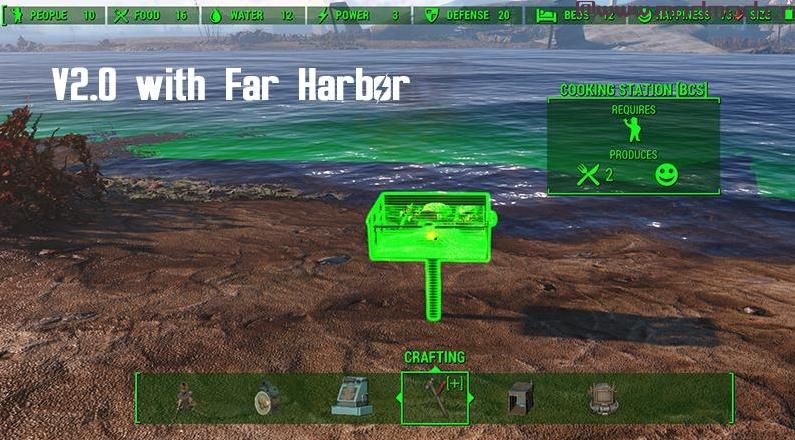Click the right arrow beside the Crafting slot
The image size is (795, 440).
pos(473,398)
